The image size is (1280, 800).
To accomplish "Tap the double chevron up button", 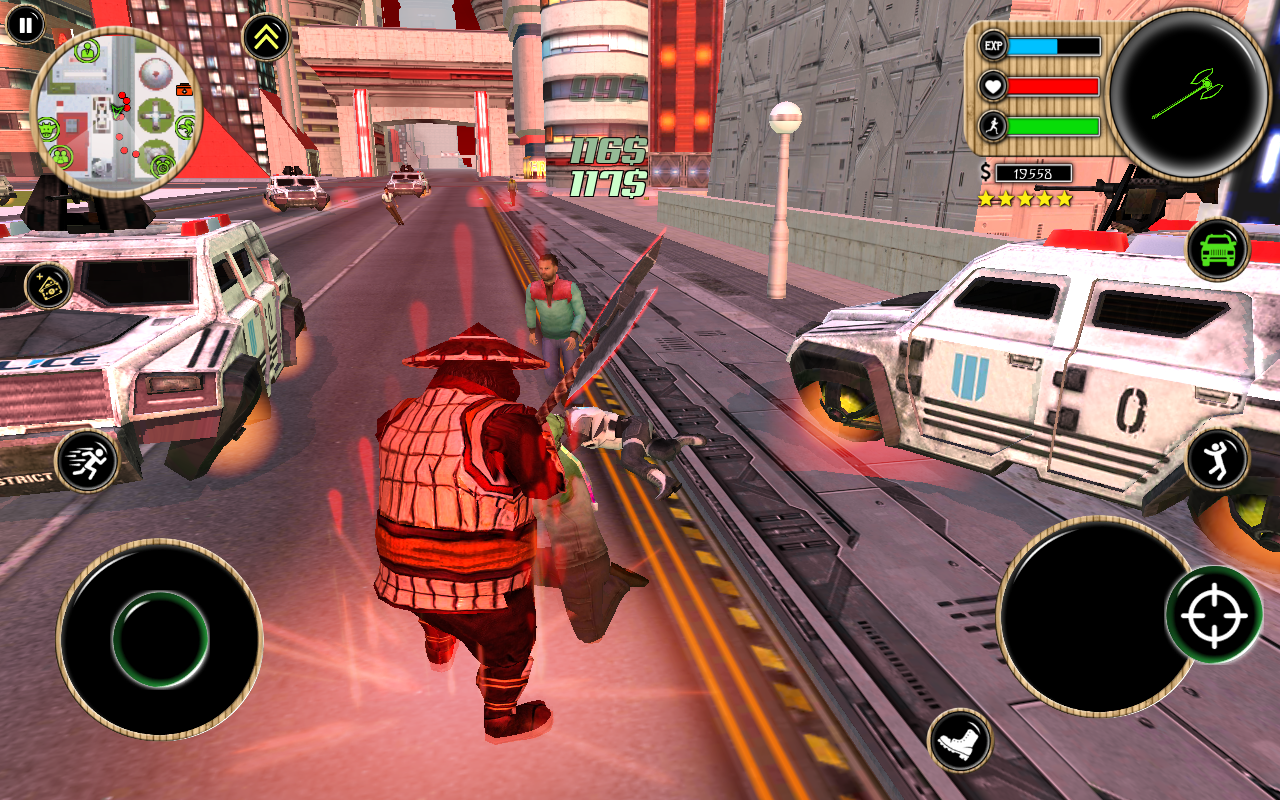I will pos(266,38).
